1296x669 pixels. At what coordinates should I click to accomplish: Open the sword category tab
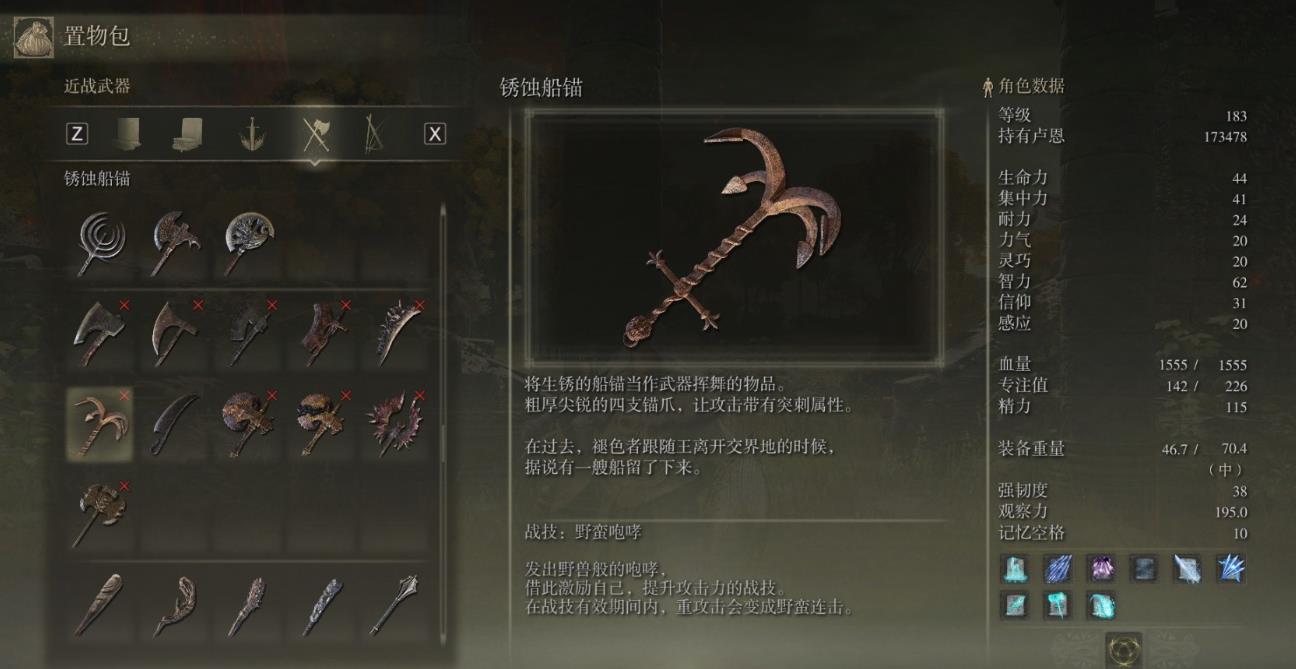click(252, 133)
